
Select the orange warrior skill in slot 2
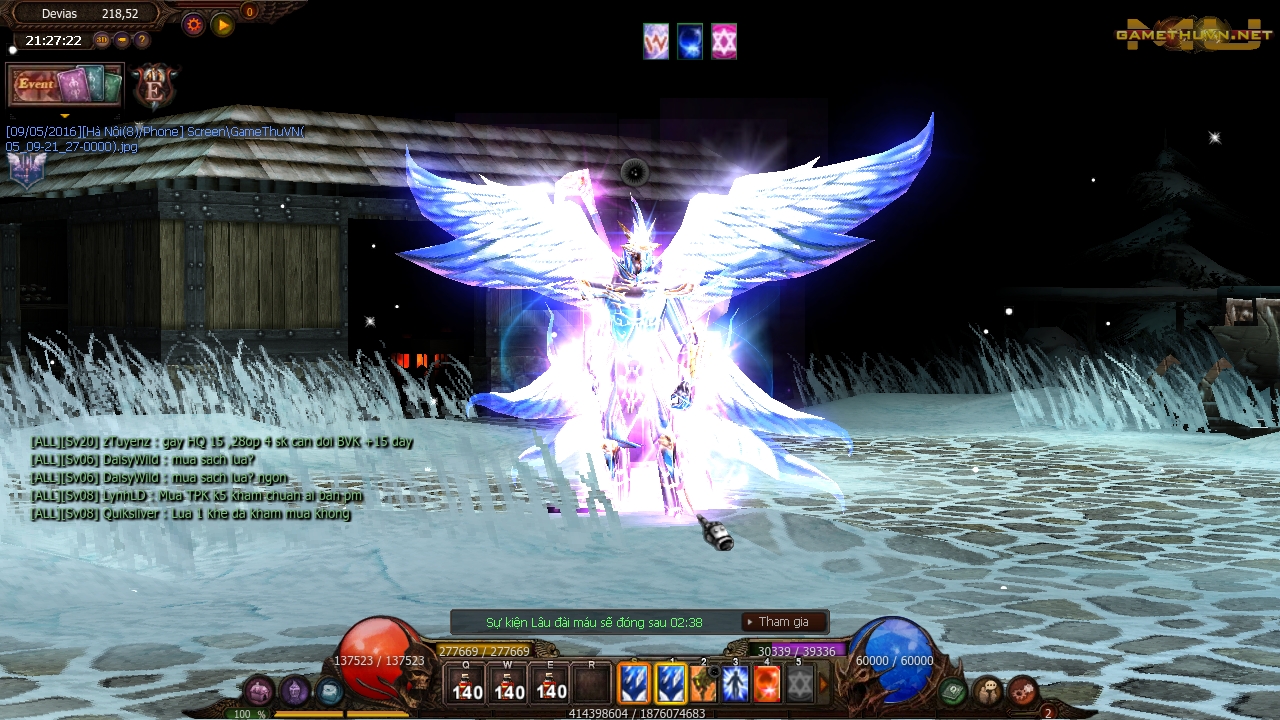pyautogui.click(x=704, y=684)
